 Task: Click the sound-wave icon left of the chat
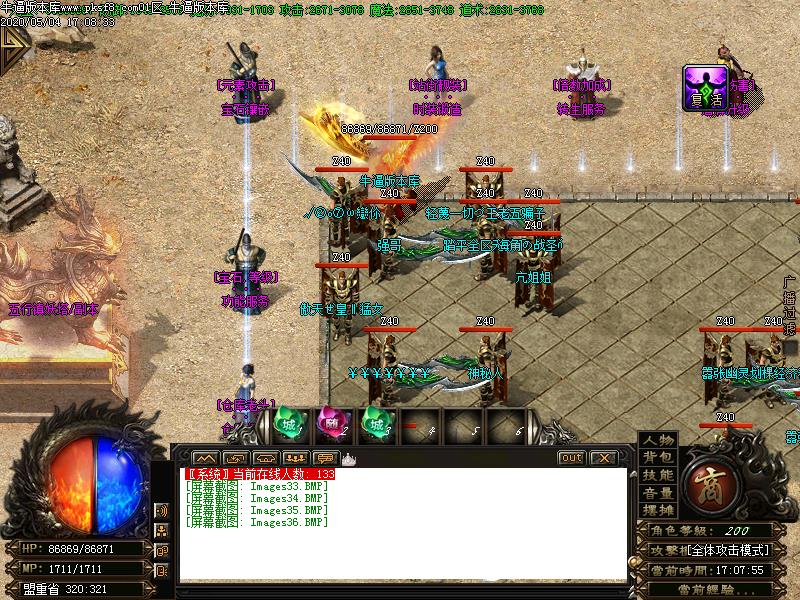point(161,510)
